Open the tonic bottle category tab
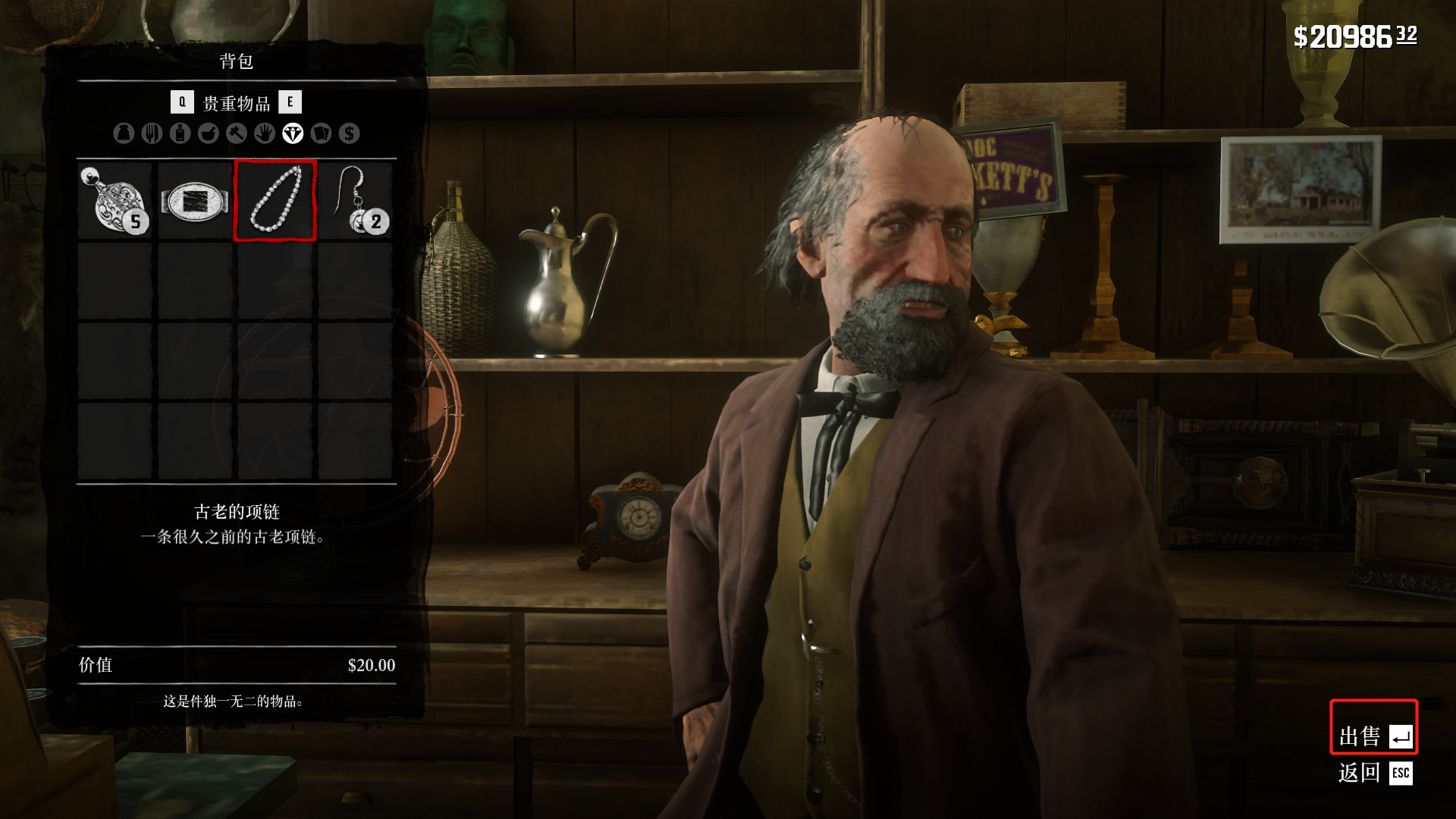 pos(180,133)
